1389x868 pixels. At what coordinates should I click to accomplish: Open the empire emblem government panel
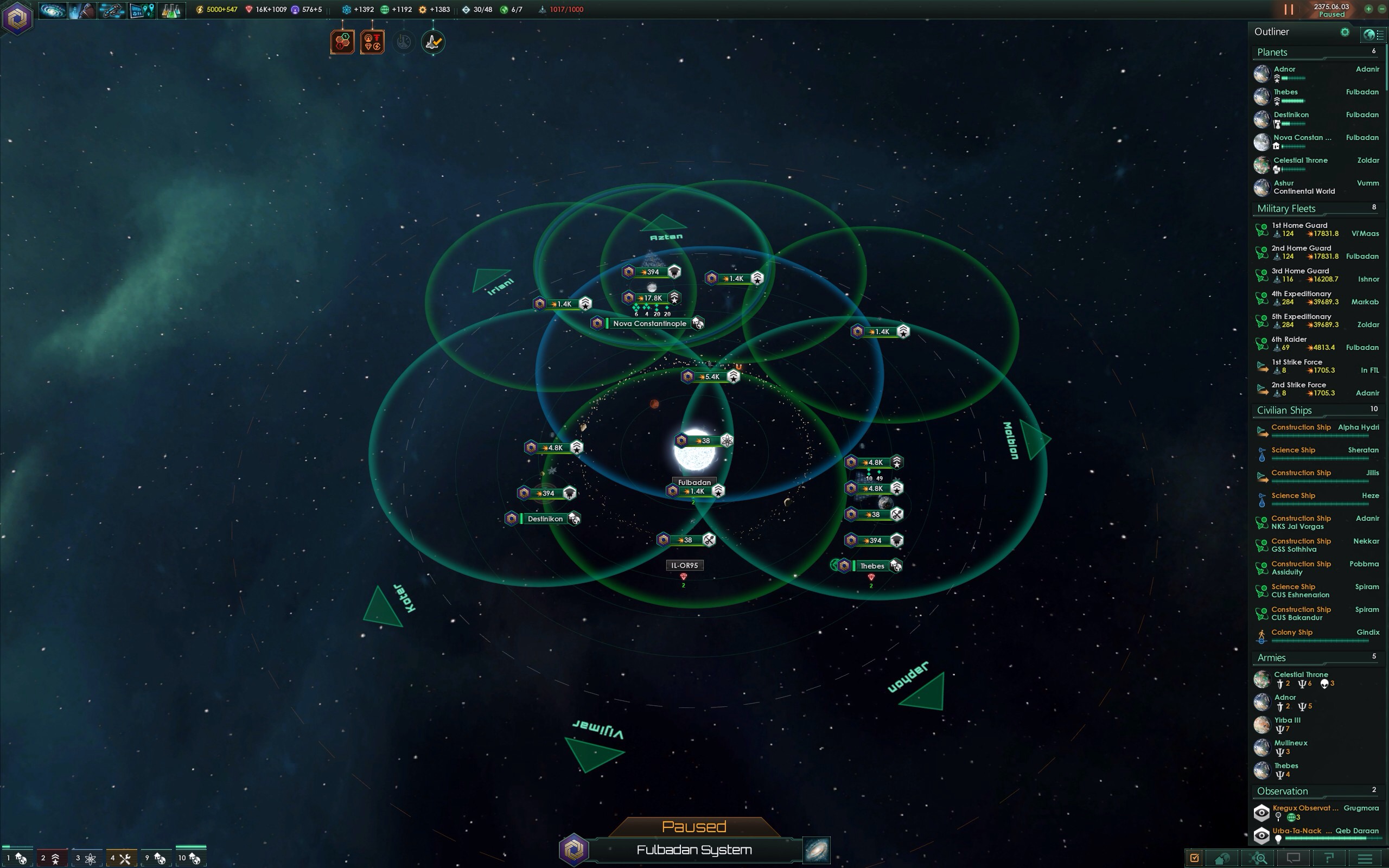(x=17, y=18)
